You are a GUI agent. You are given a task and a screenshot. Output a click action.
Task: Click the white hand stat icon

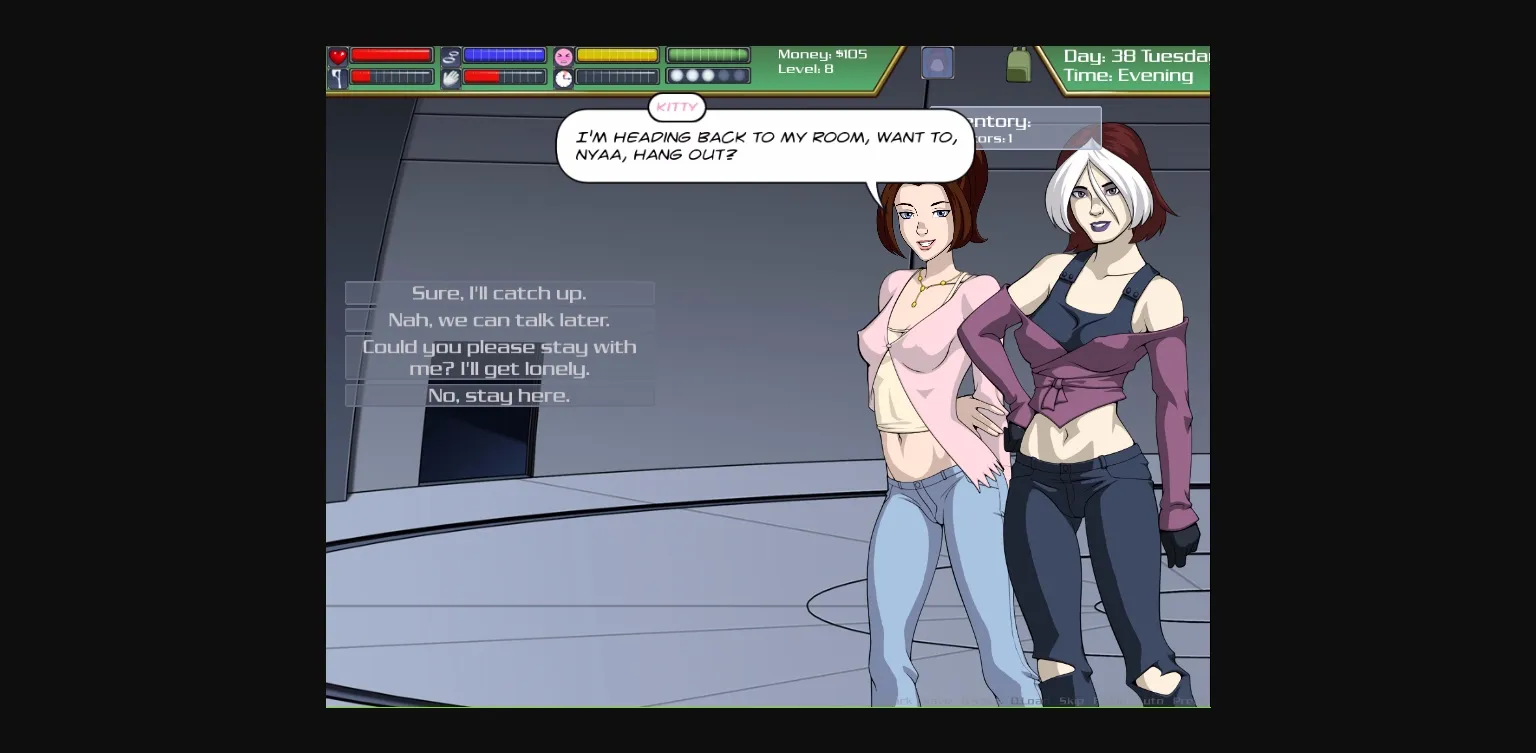tap(450, 78)
